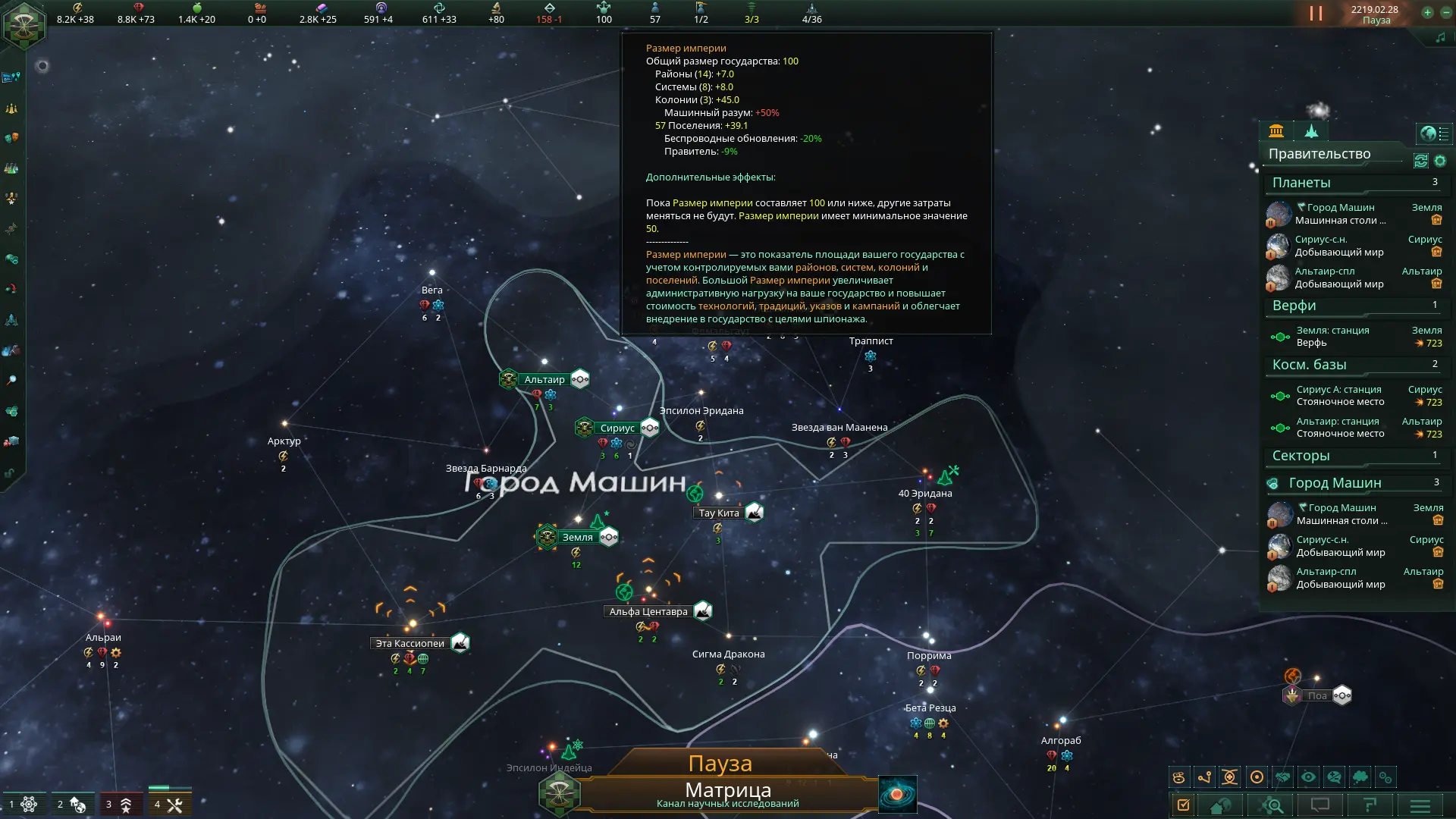The height and width of the screenshot is (819, 1456).
Task: Switch to the fleets outliner tab
Action: 1311,131
